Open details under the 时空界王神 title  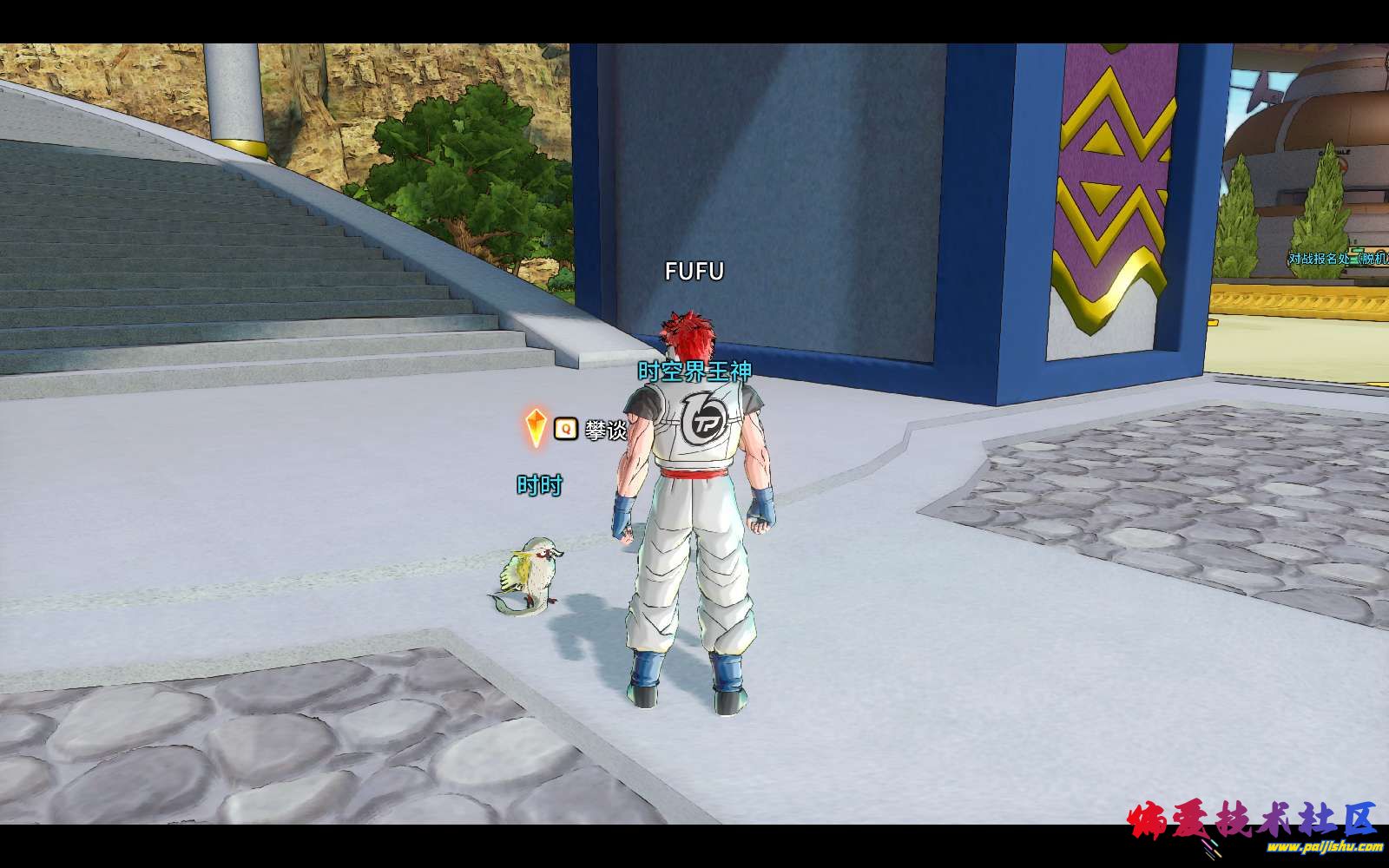click(x=694, y=369)
